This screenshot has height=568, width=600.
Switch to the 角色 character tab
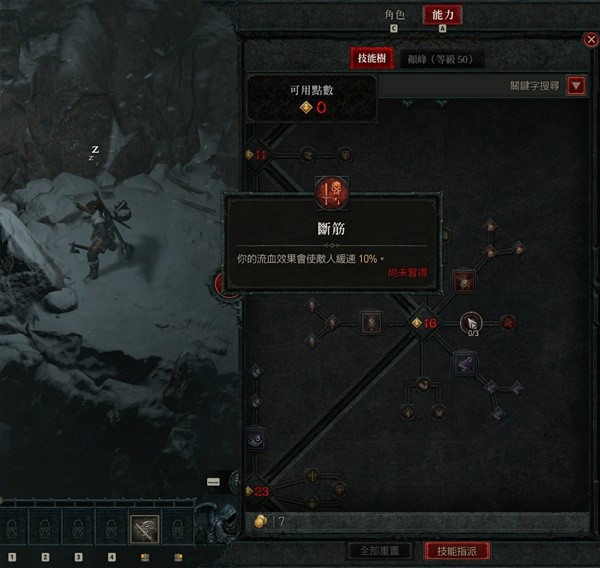pos(395,15)
